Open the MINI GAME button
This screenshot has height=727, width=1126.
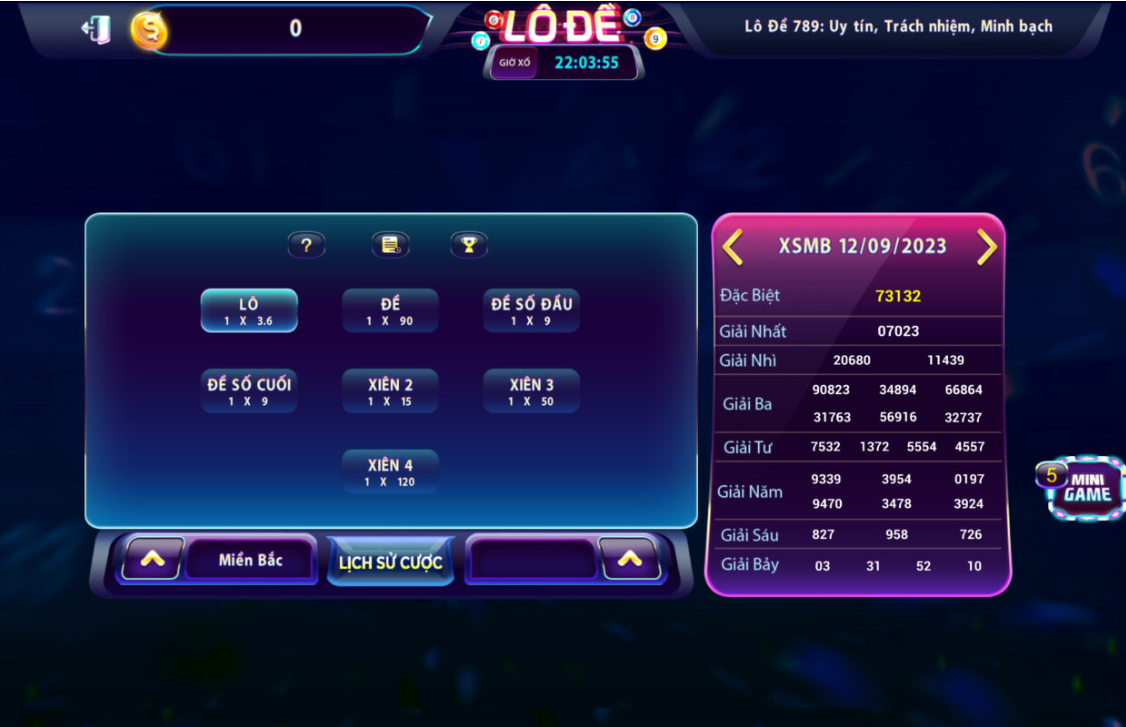pyautogui.click(x=1086, y=488)
